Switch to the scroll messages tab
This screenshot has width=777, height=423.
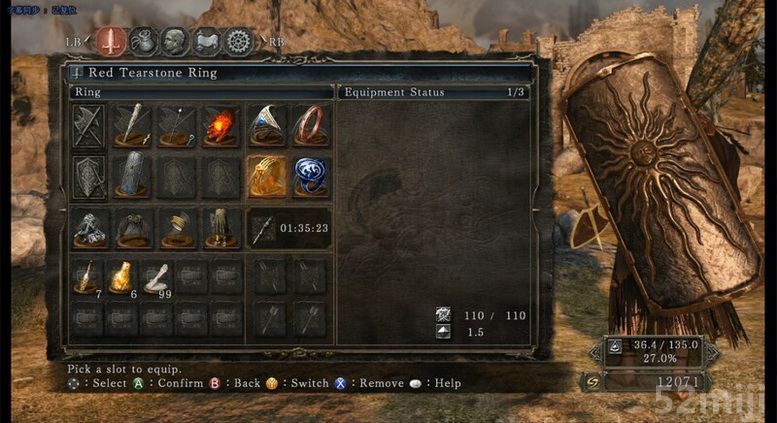(x=206, y=42)
